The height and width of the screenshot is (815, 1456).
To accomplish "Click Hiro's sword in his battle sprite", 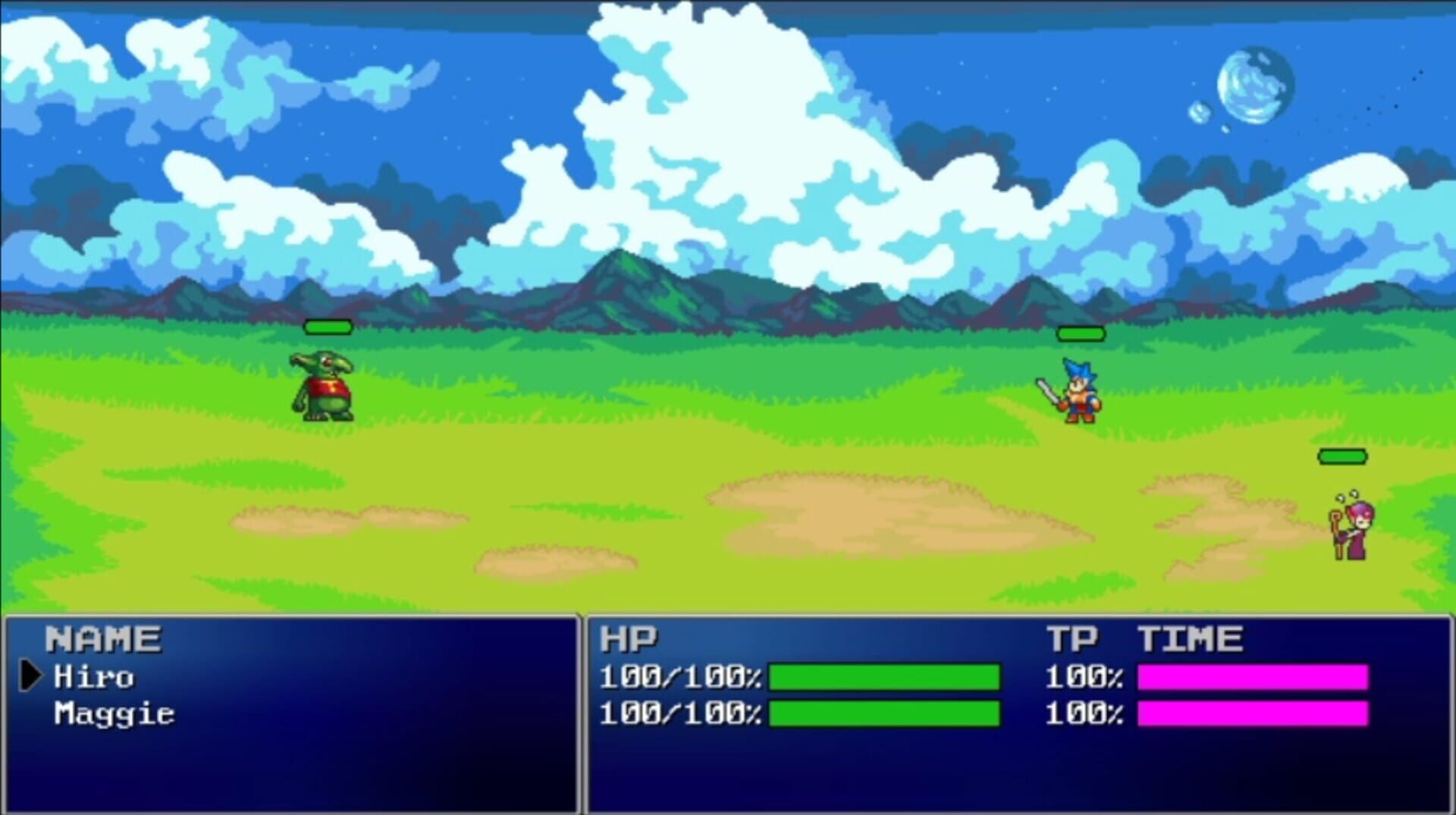I will [x=1047, y=392].
